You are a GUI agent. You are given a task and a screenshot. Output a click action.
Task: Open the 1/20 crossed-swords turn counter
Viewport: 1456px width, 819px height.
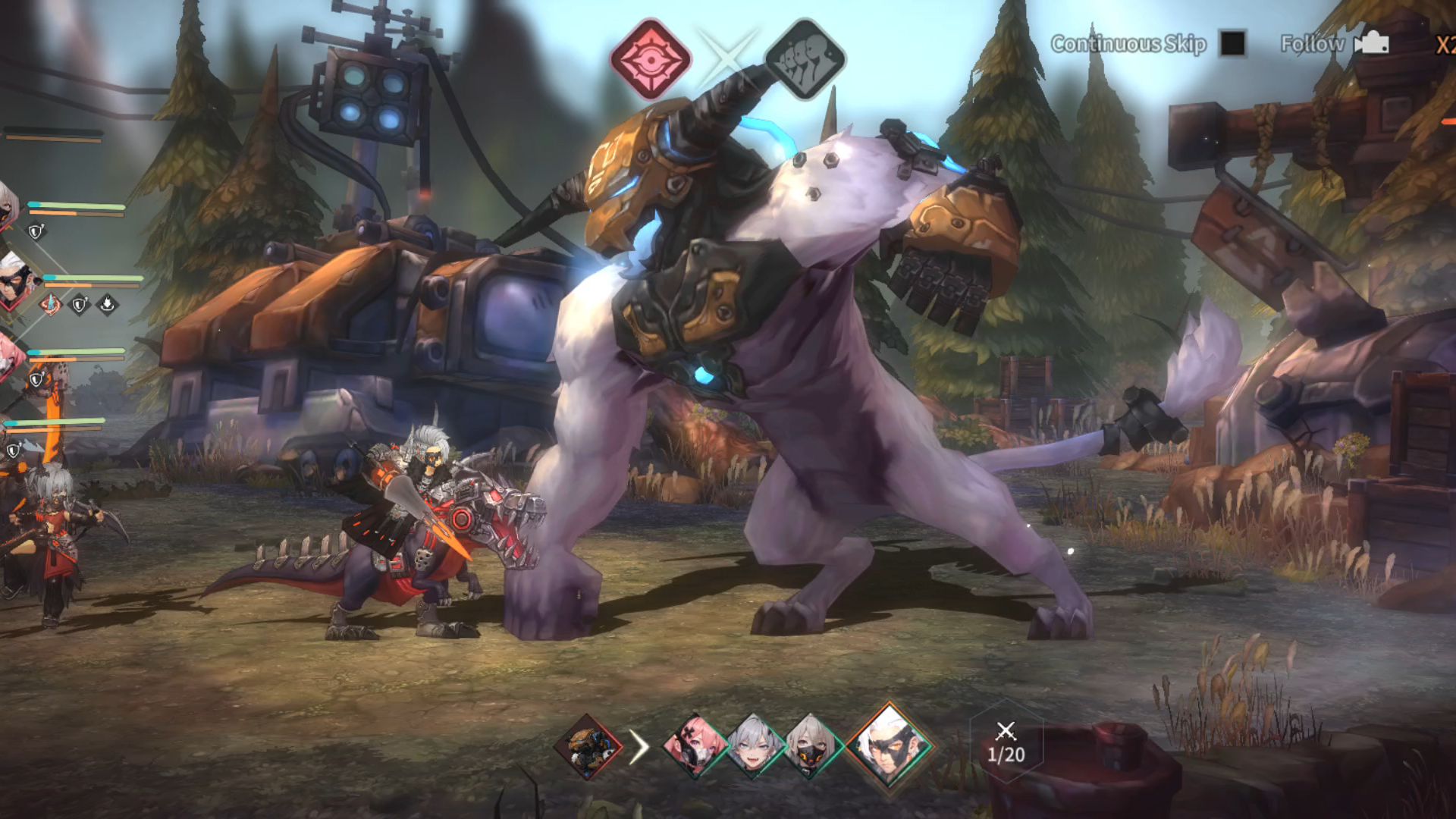(1006, 745)
